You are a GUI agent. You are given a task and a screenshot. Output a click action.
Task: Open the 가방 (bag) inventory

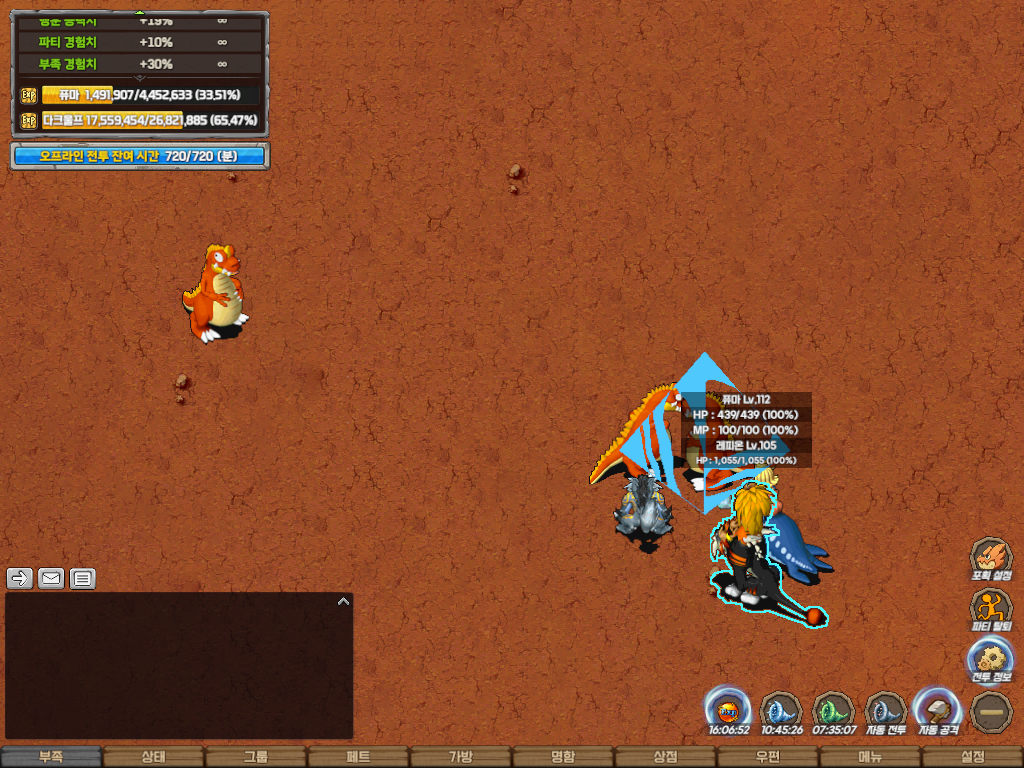tap(460, 757)
